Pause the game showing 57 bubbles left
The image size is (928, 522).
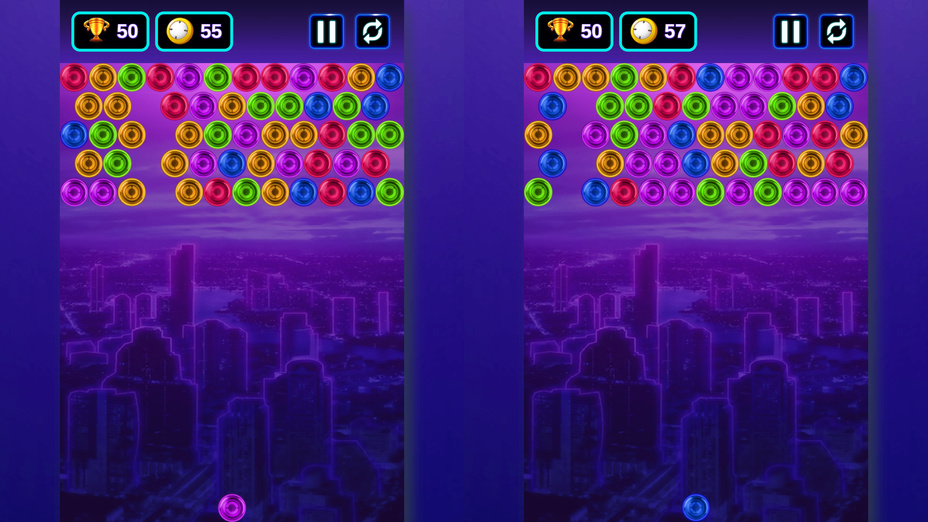[790, 32]
